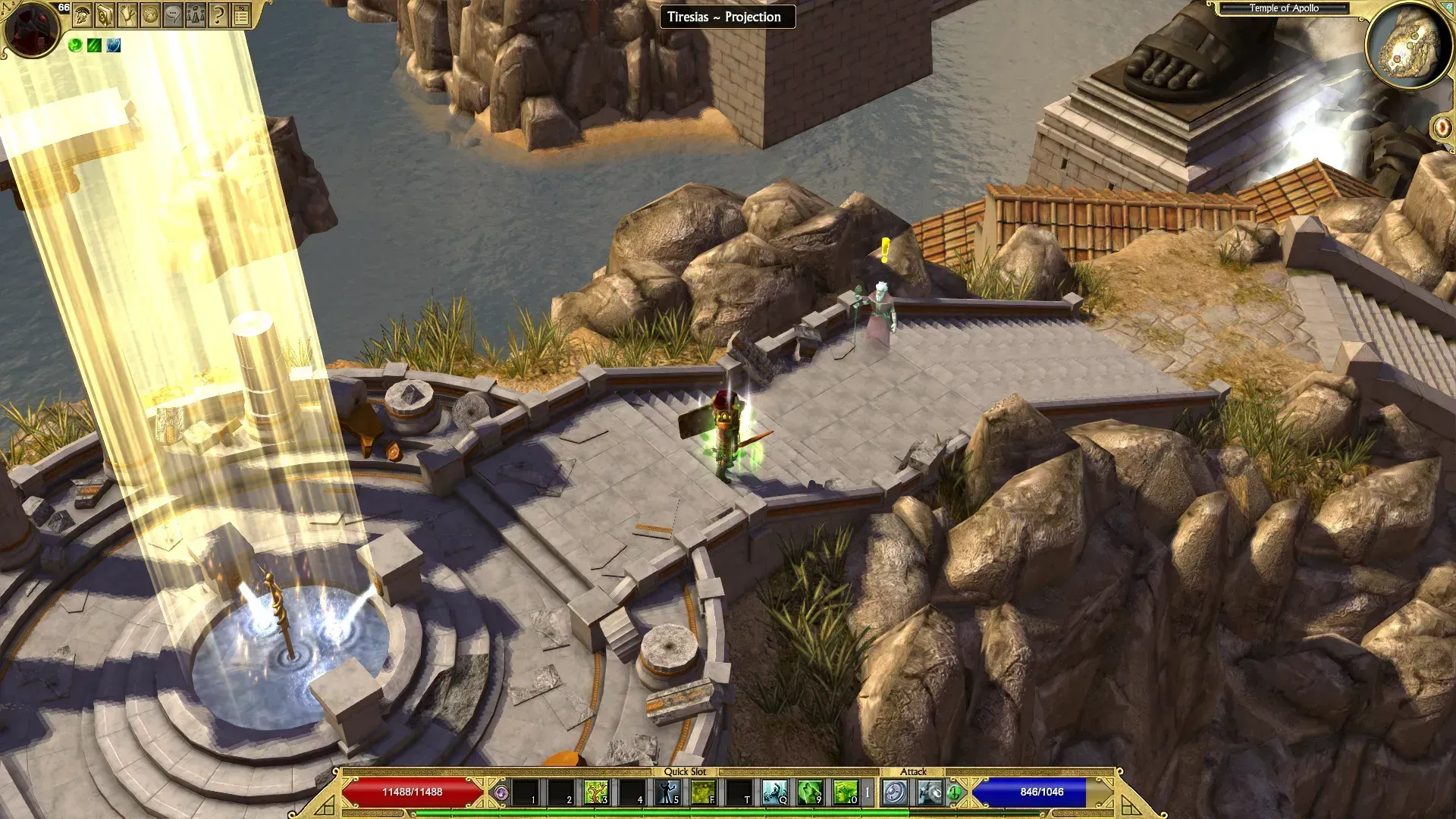Open the skills book icon
Image resolution: width=1456 pixels, height=819 pixels.
(x=105, y=15)
